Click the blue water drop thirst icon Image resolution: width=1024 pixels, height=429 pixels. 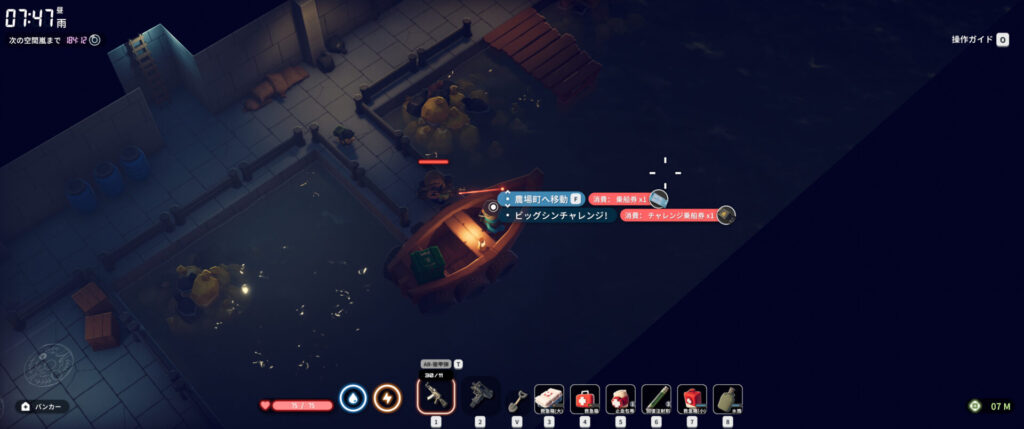coord(353,398)
